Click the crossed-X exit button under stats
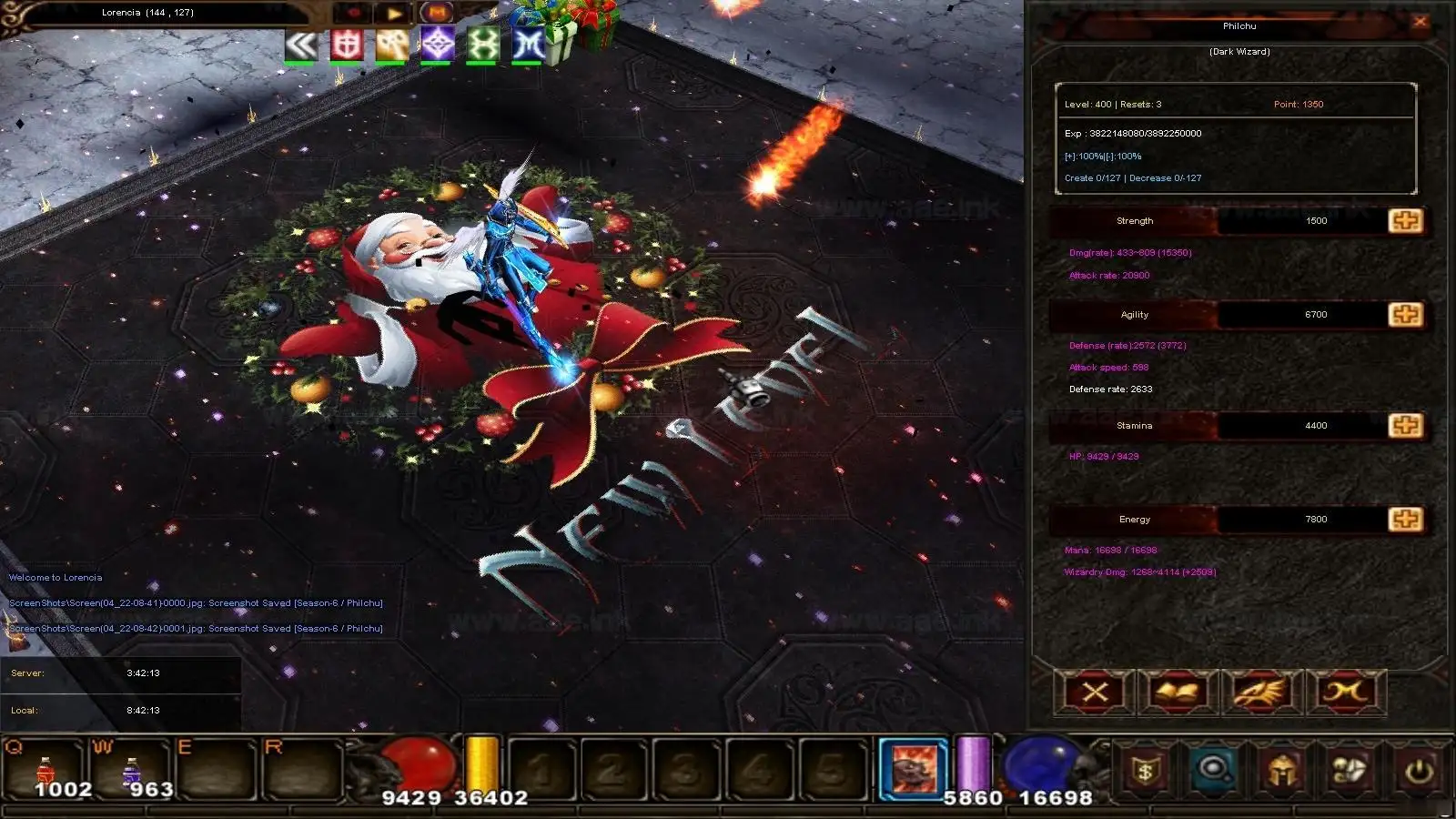The width and height of the screenshot is (1456, 819). click(x=1095, y=693)
